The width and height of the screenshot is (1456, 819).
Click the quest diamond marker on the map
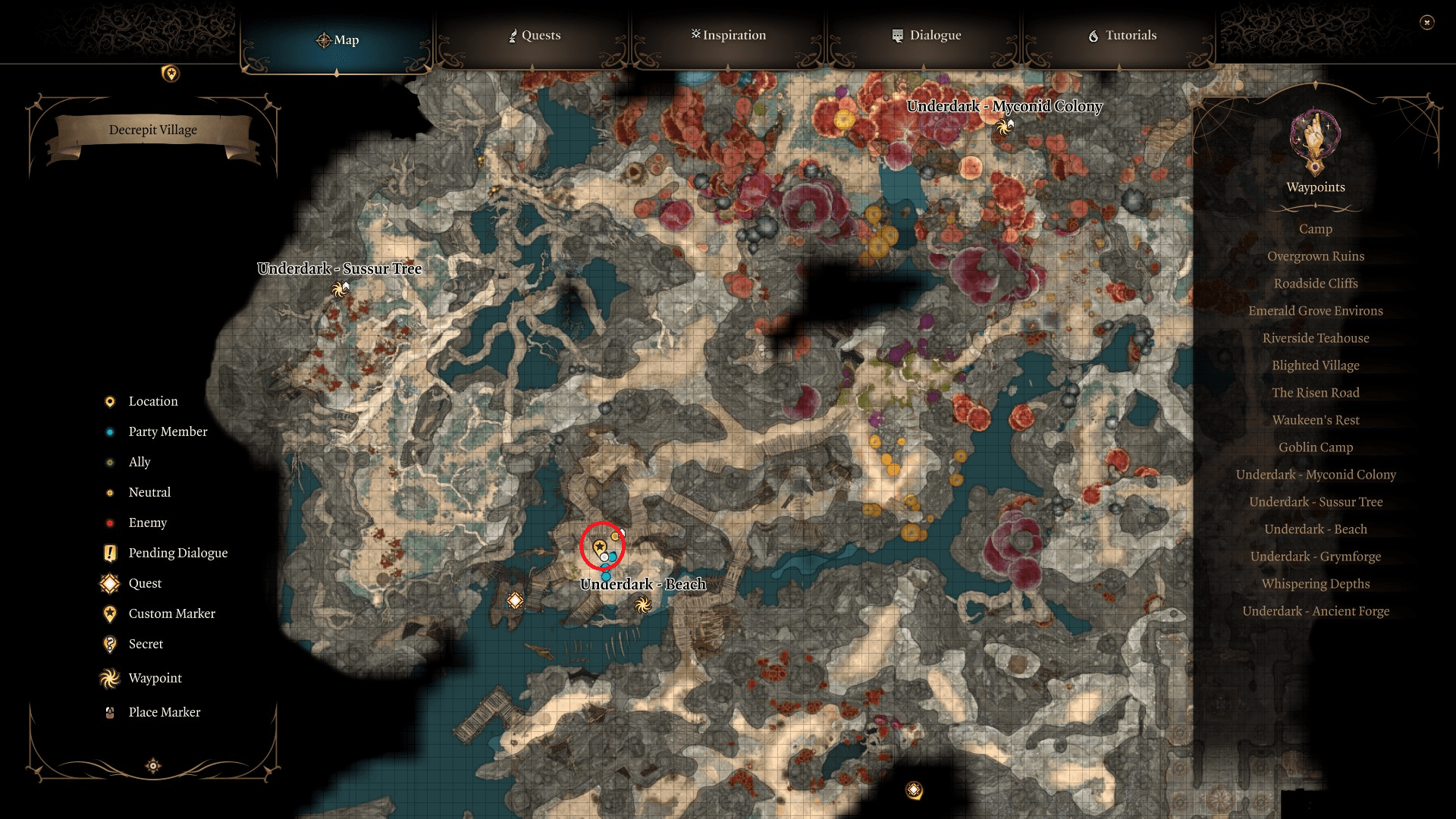pyautogui.click(x=515, y=601)
